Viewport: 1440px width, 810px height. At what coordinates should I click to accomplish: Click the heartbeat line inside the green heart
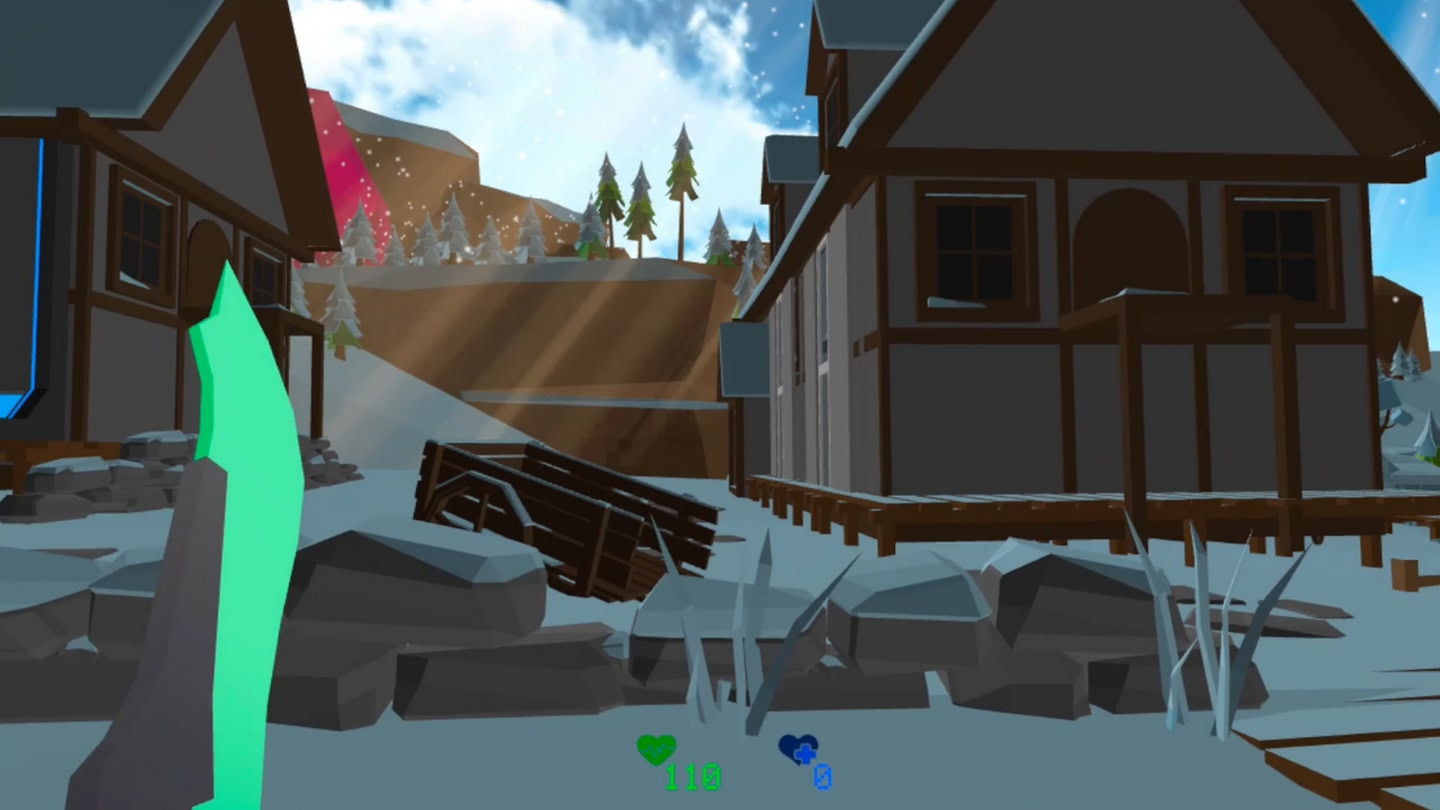tap(655, 750)
